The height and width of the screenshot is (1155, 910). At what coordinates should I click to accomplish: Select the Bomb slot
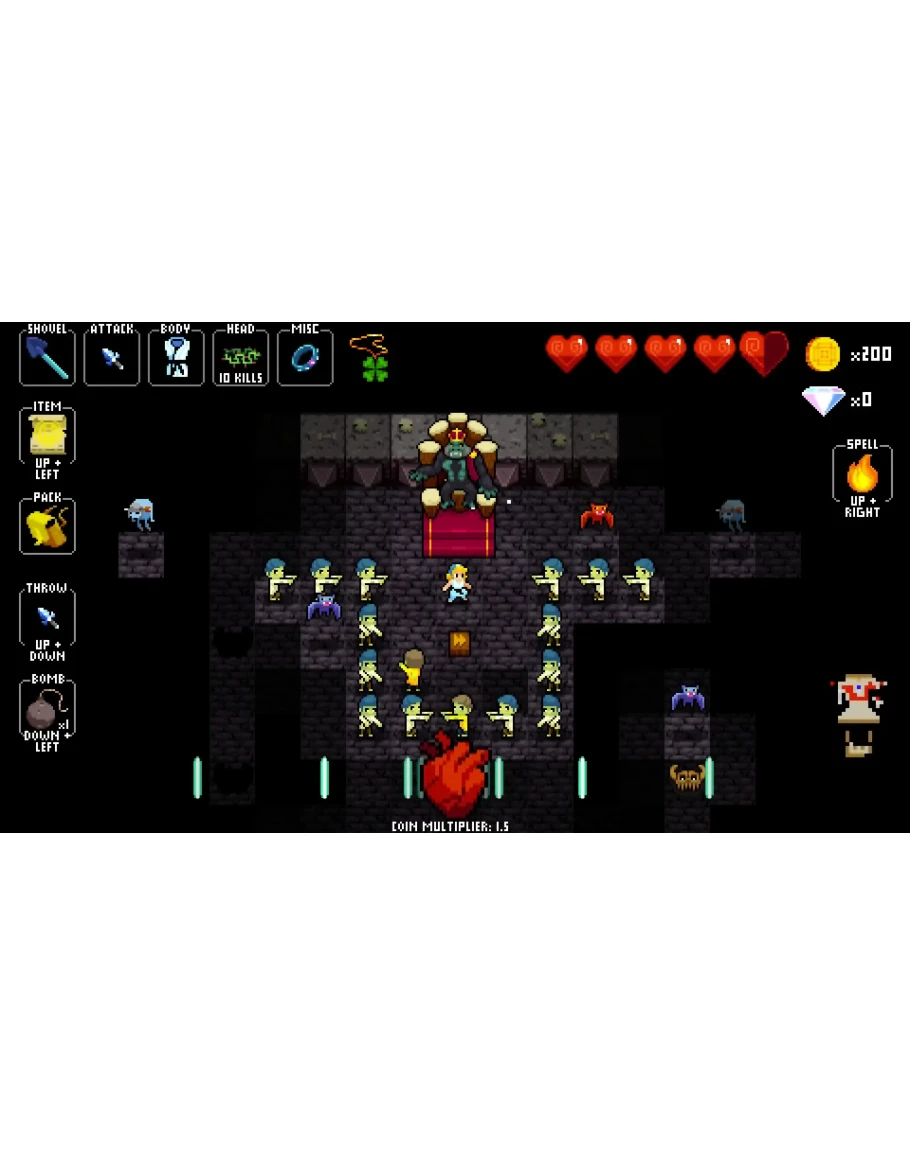47,710
